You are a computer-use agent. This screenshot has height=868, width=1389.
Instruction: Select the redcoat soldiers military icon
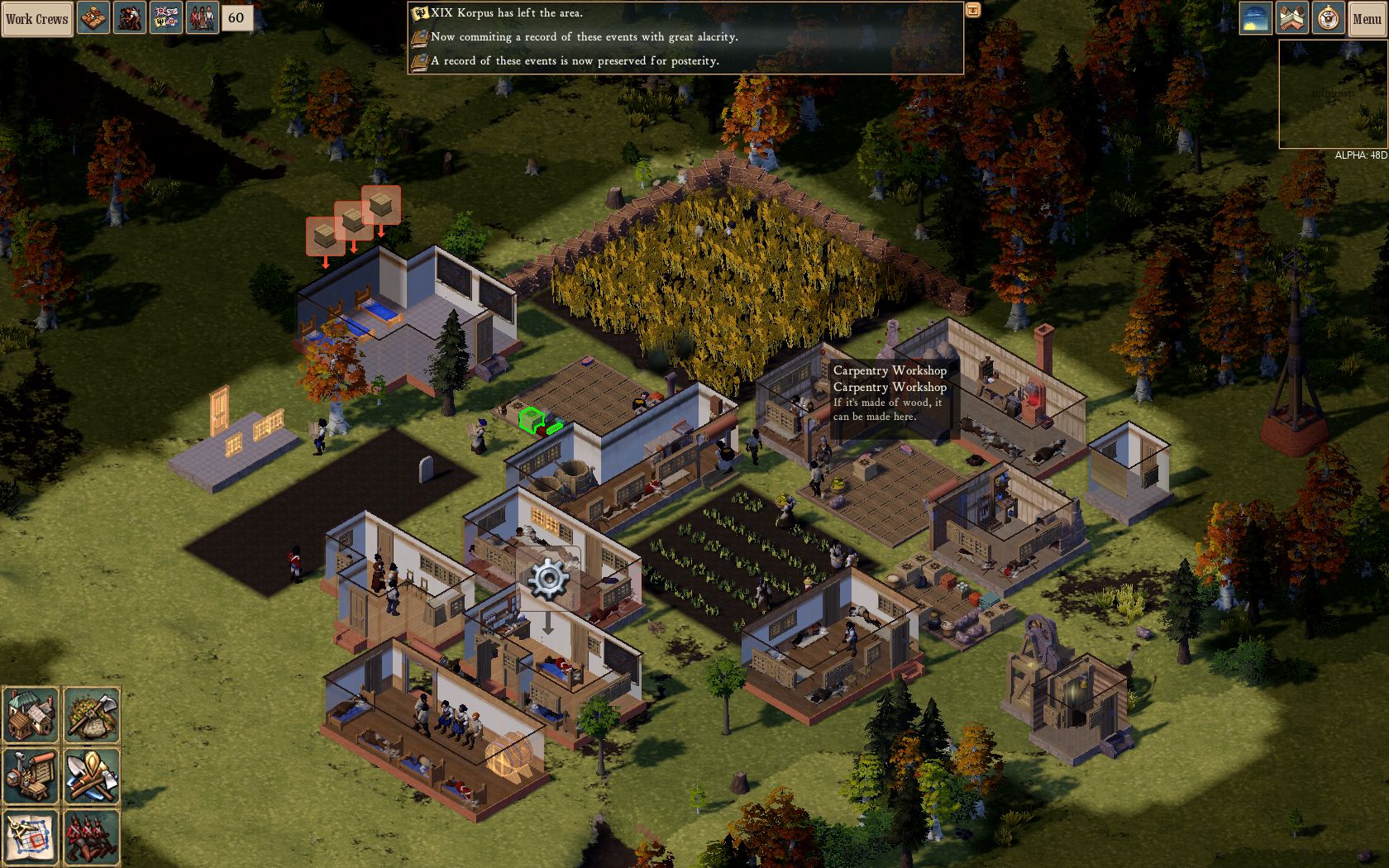click(x=92, y=837)
